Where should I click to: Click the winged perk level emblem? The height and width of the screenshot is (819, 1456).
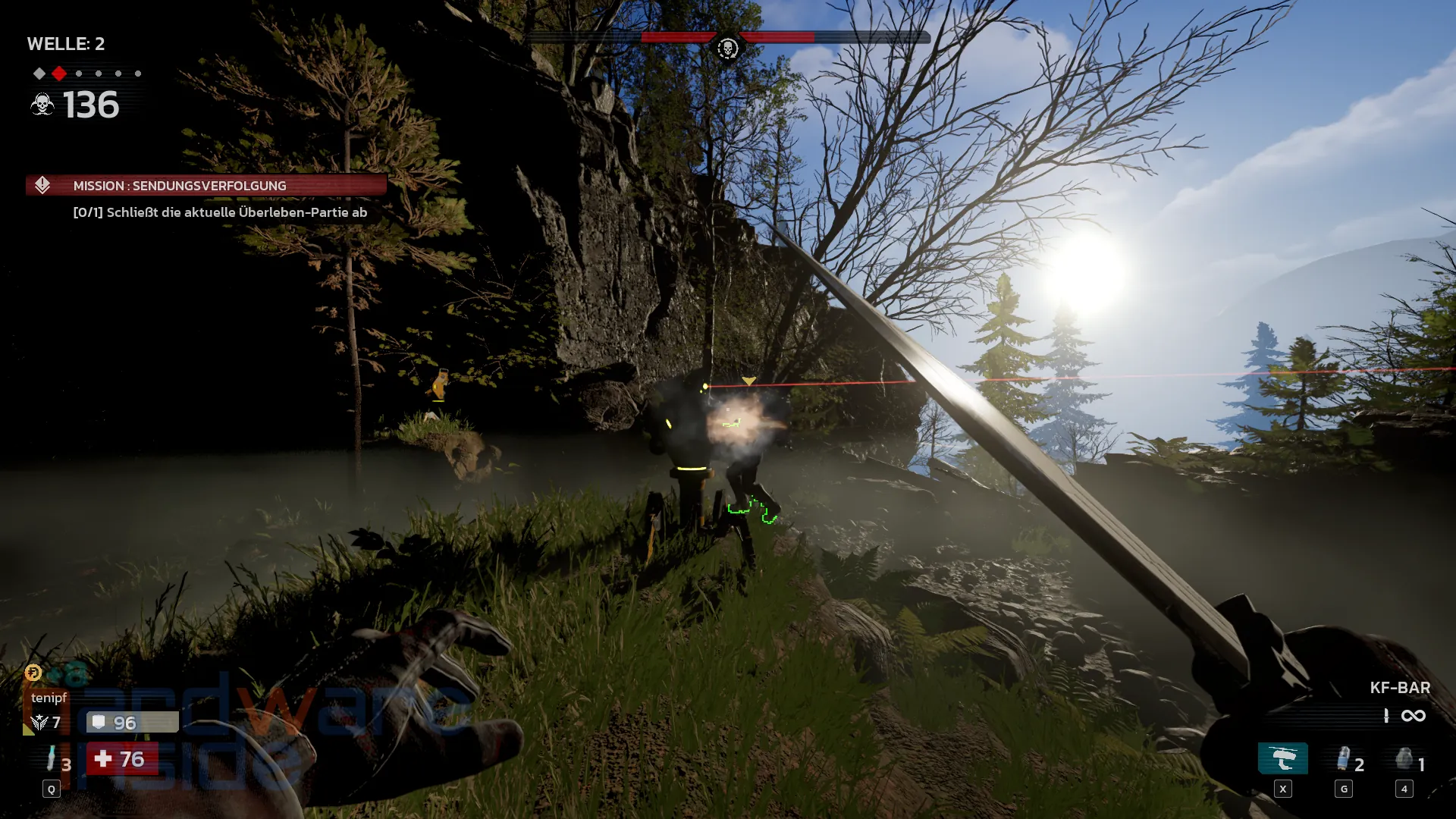point(39,723)
